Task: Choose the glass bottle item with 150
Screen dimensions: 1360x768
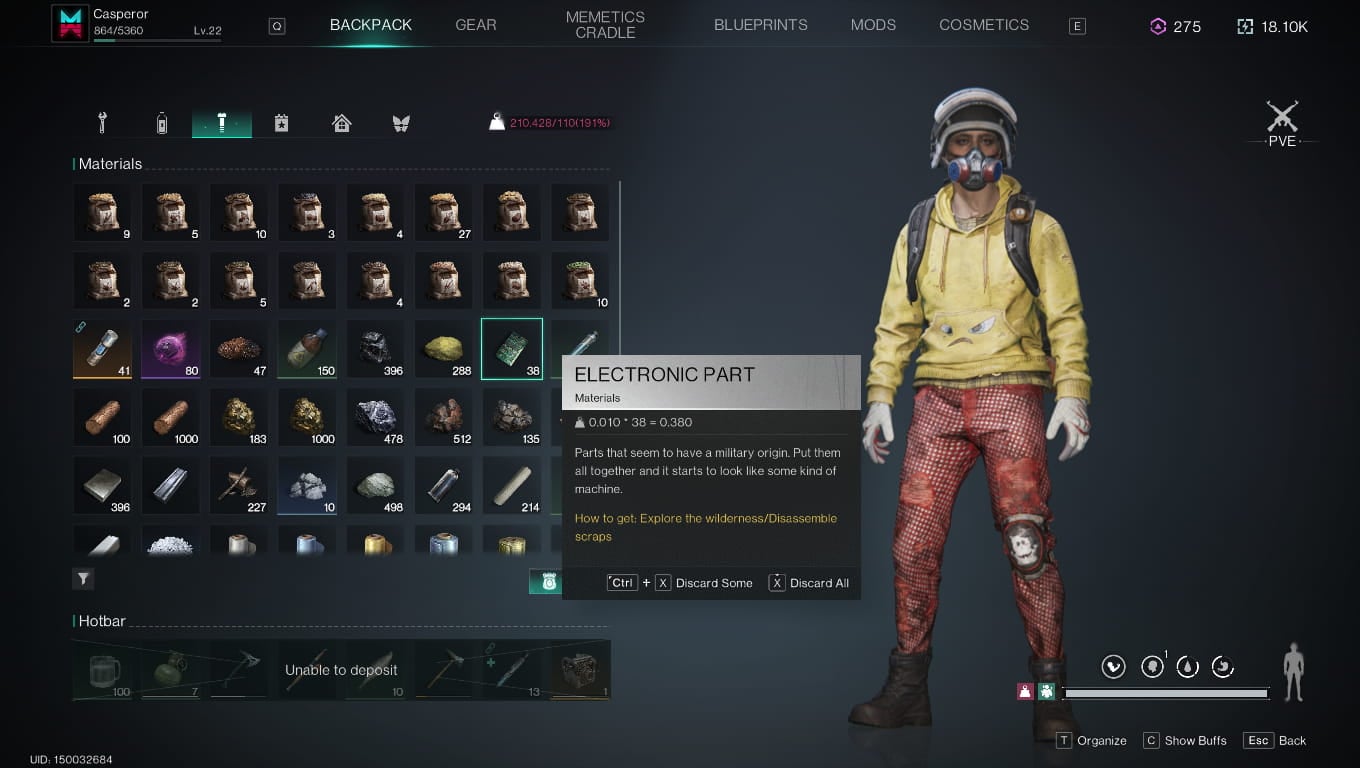Action: tap(307, 349)
